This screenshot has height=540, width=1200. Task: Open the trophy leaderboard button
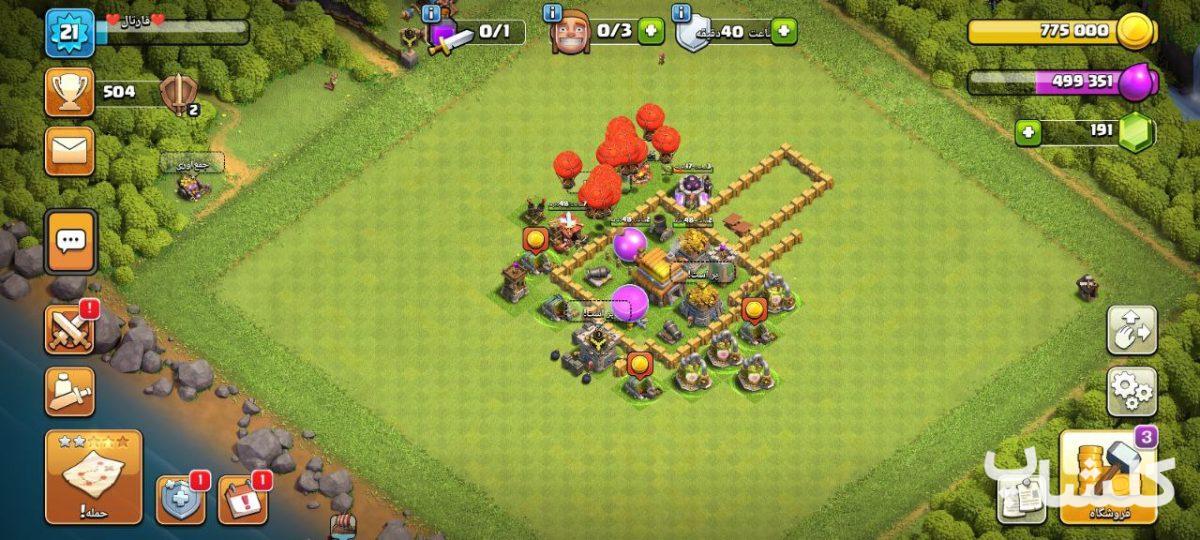(x=70, y=94)
